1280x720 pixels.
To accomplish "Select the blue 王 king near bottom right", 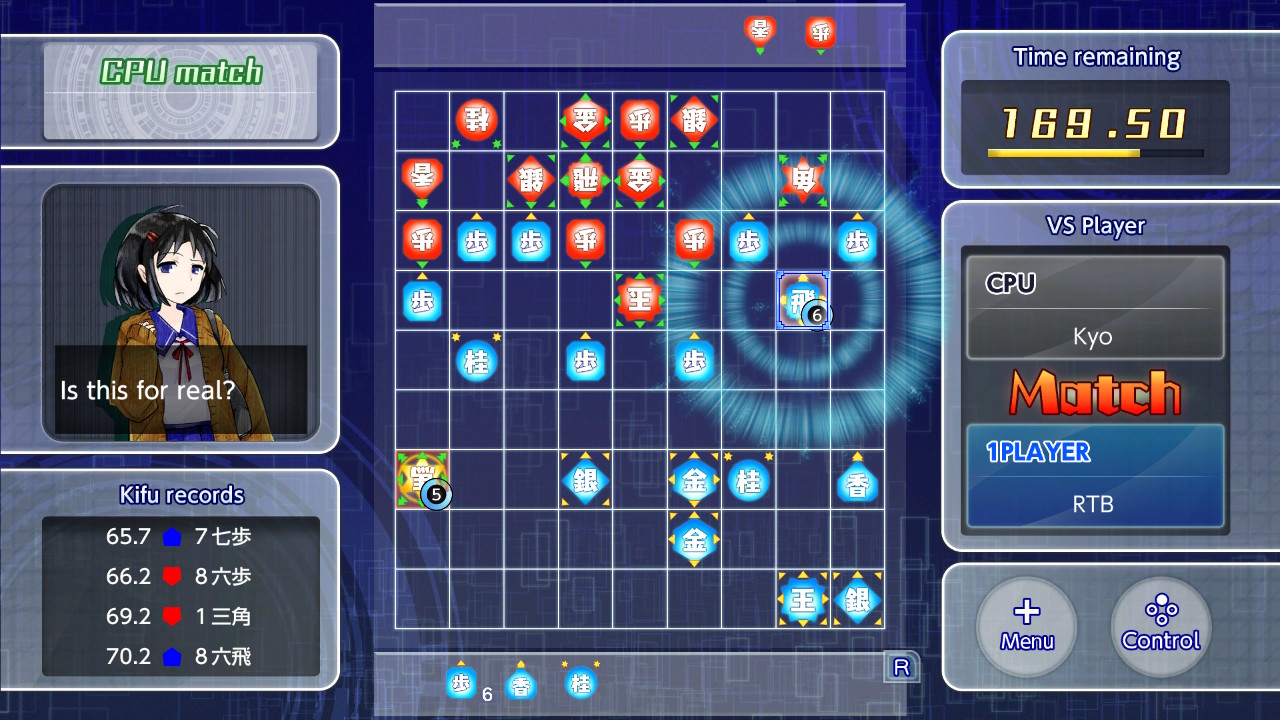I will pos(803,600).
